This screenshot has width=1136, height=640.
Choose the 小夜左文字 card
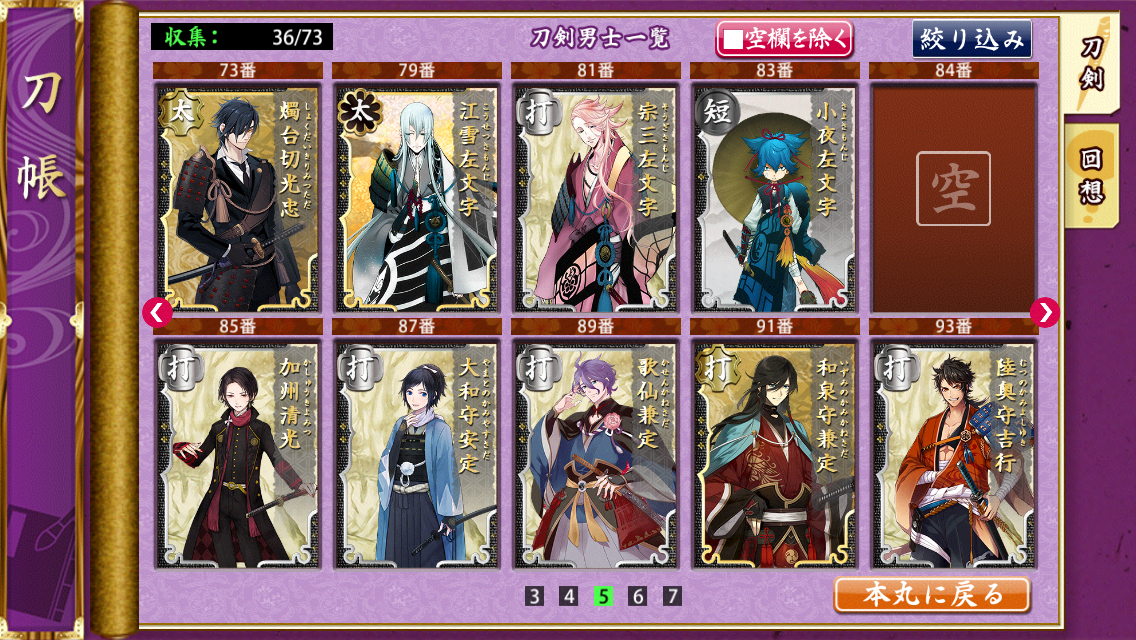775,197
